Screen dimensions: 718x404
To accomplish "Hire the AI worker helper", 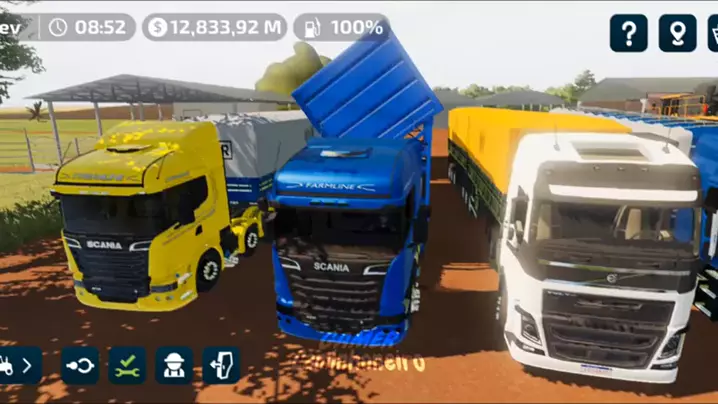I will coord(174,366).
